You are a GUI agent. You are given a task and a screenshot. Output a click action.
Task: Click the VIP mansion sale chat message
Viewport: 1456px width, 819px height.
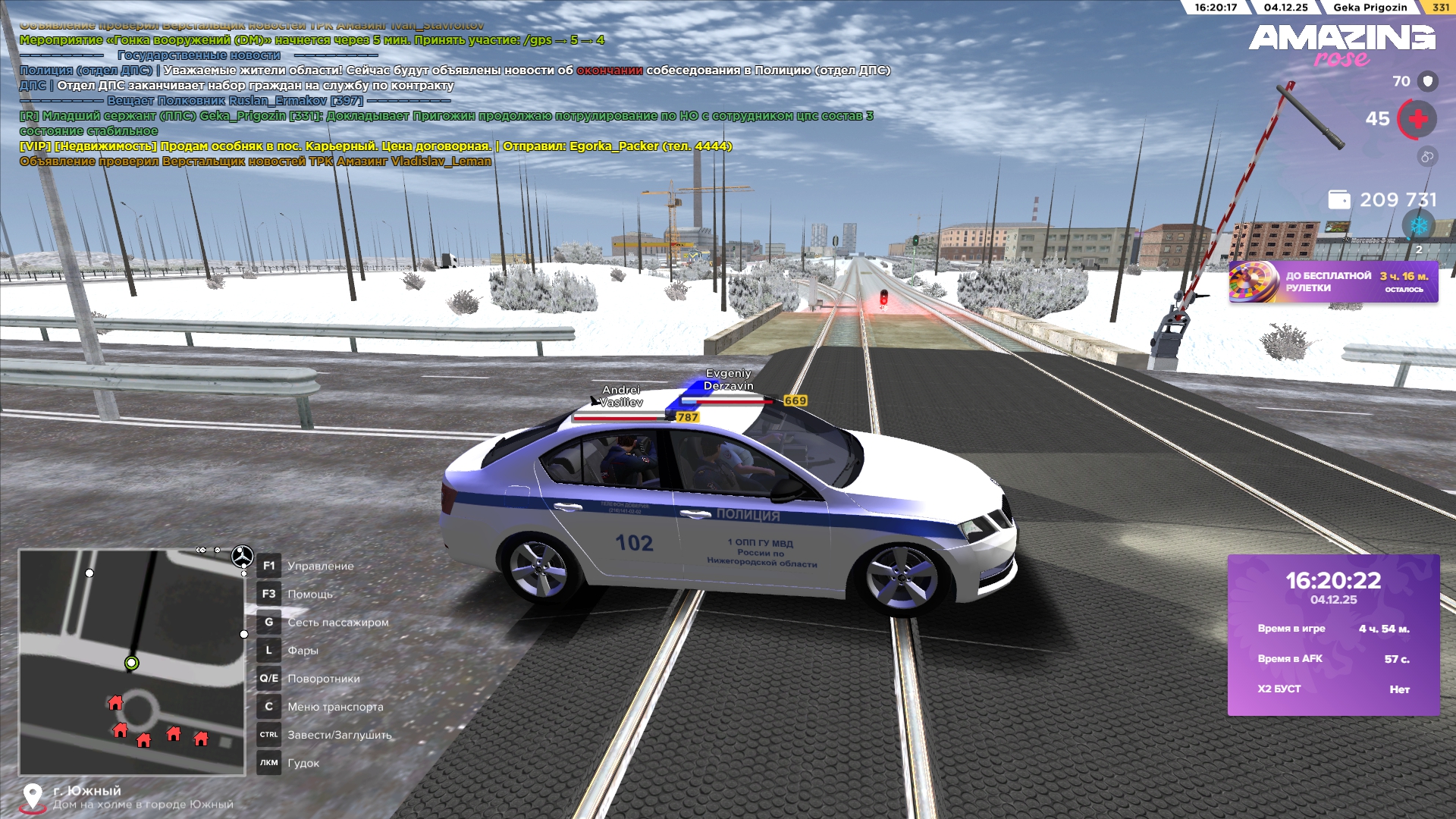(375, 146)
